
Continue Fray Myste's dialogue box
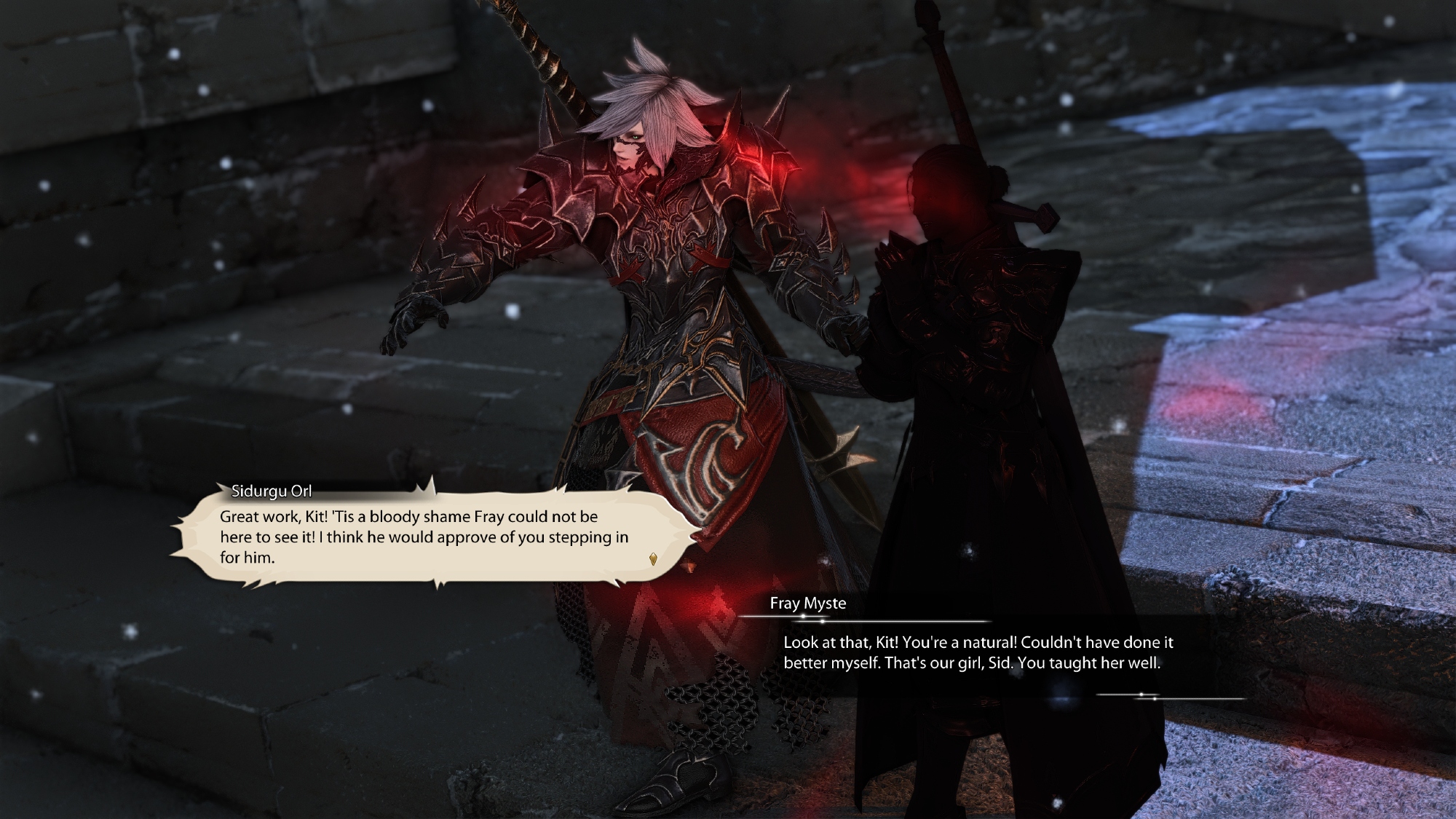(x=972, y=653)
